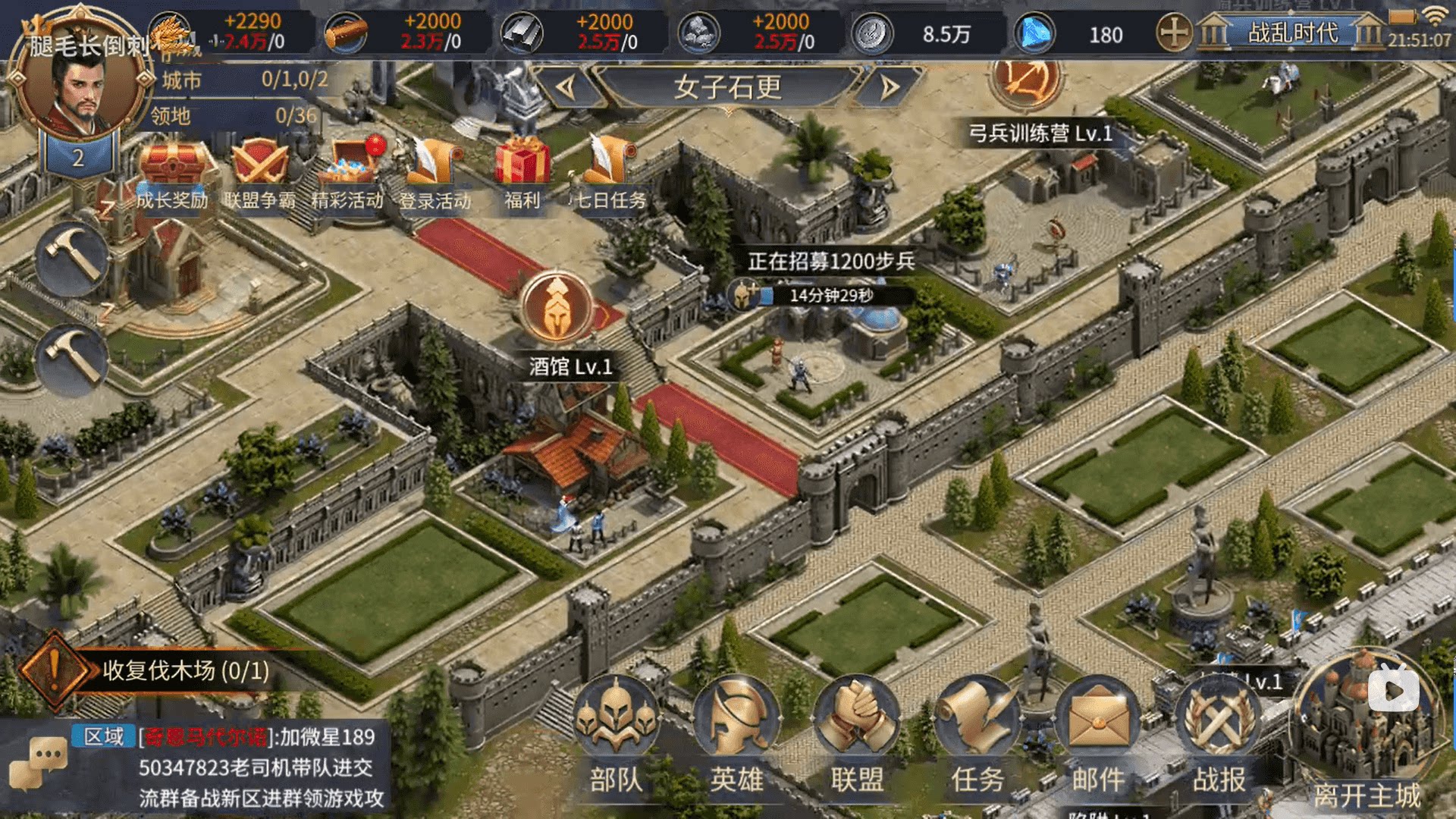Switch to previous city with left arrow
This screenshot has height=819, width=1456.
click(x=566, y=88)
